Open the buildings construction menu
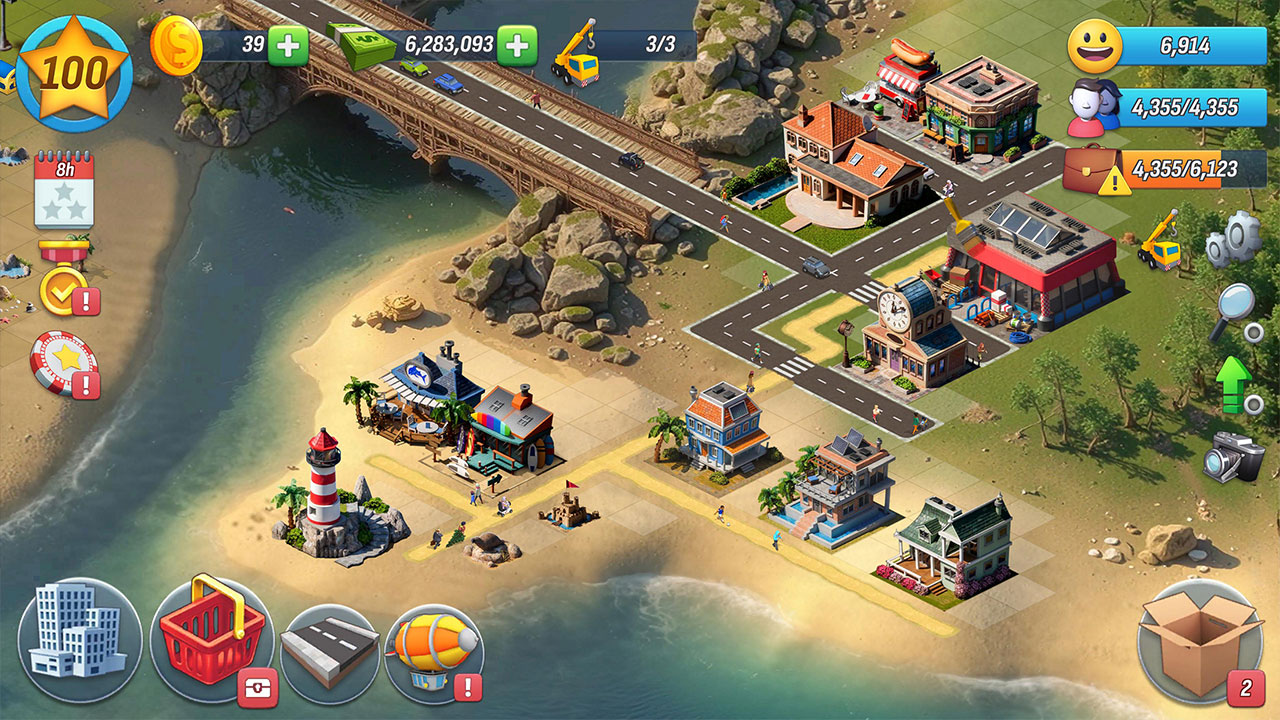 (x=79, y=640)
